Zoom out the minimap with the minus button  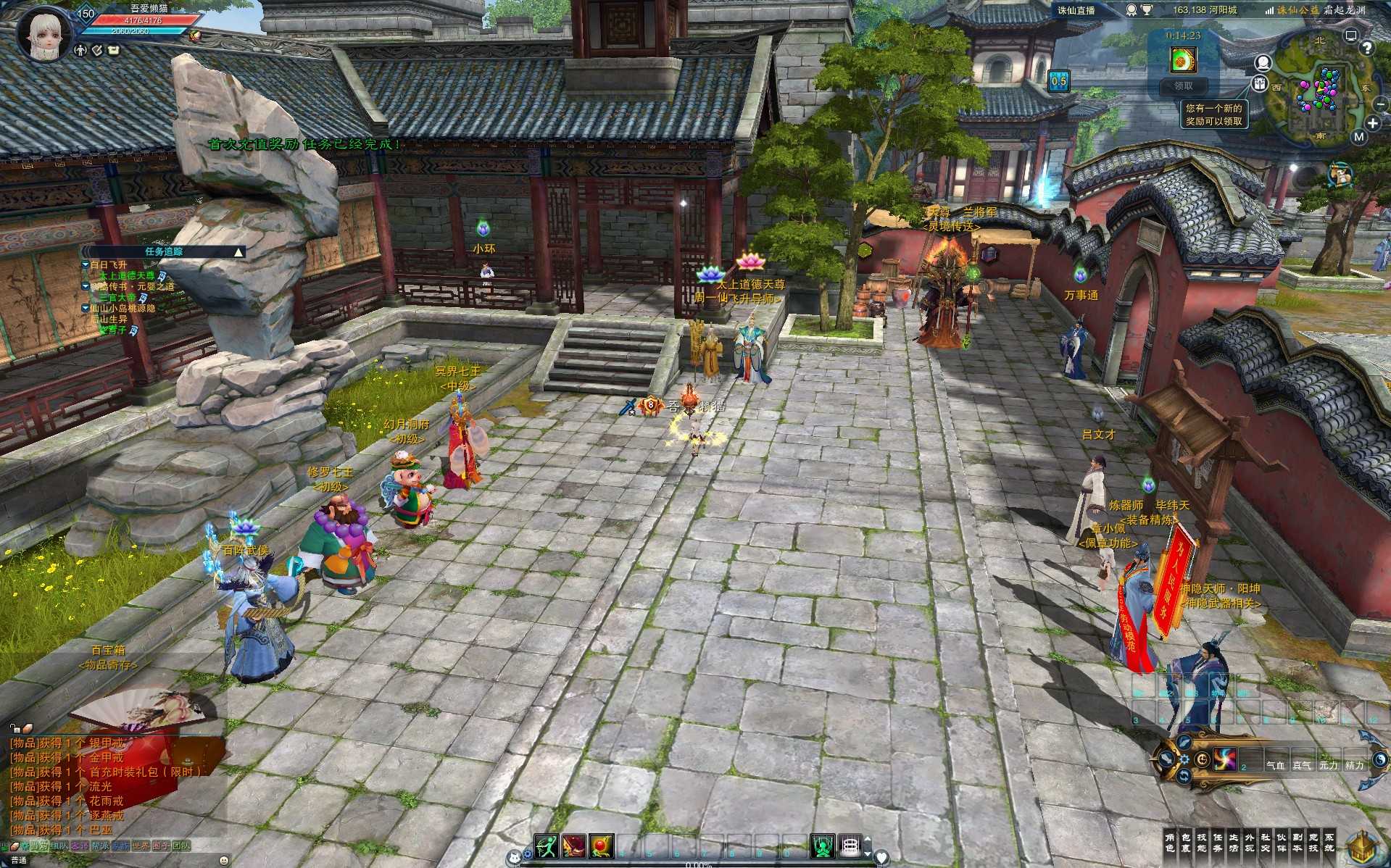pyautogui.click(x=1381, y=104)
